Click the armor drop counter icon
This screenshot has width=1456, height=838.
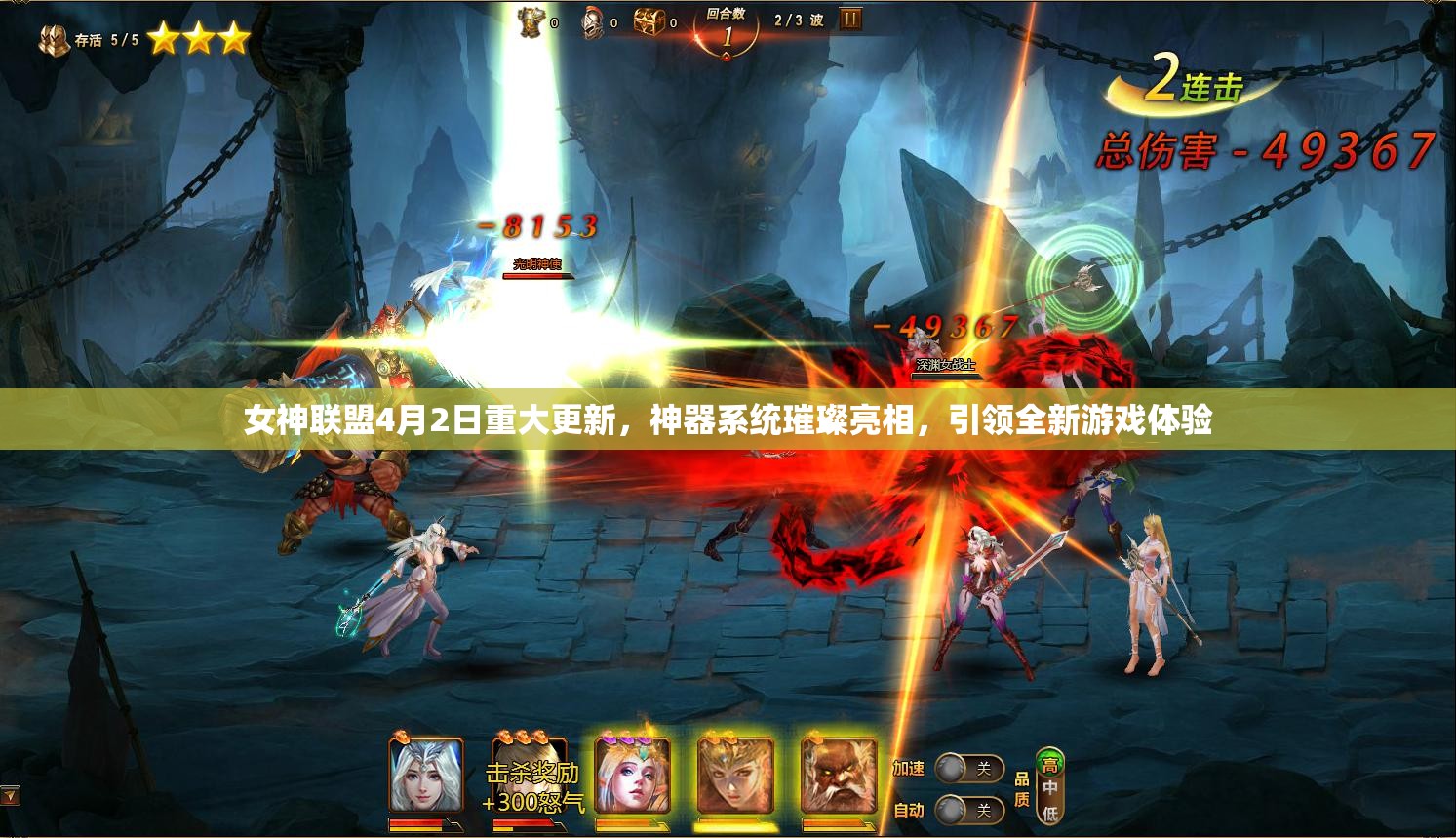coord(530,22)
